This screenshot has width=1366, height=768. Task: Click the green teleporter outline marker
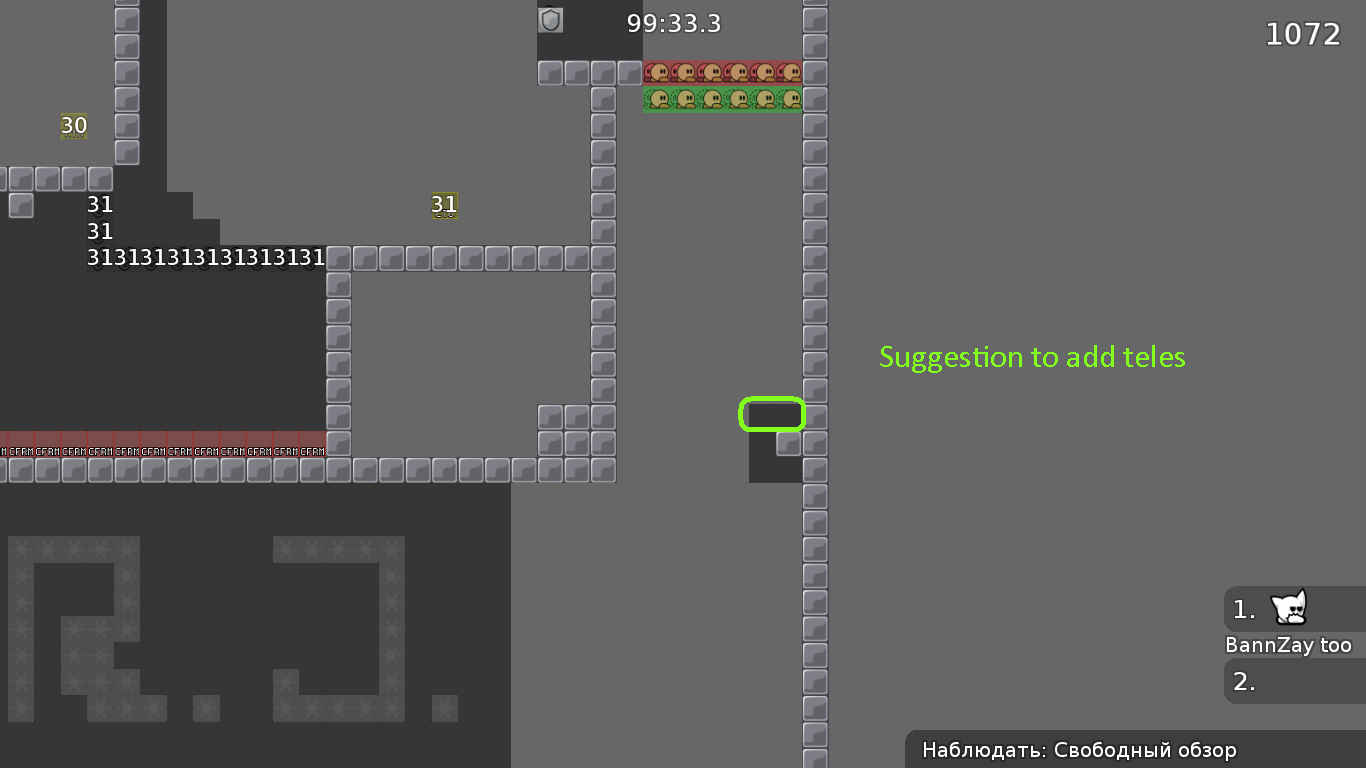pos(772,414)
